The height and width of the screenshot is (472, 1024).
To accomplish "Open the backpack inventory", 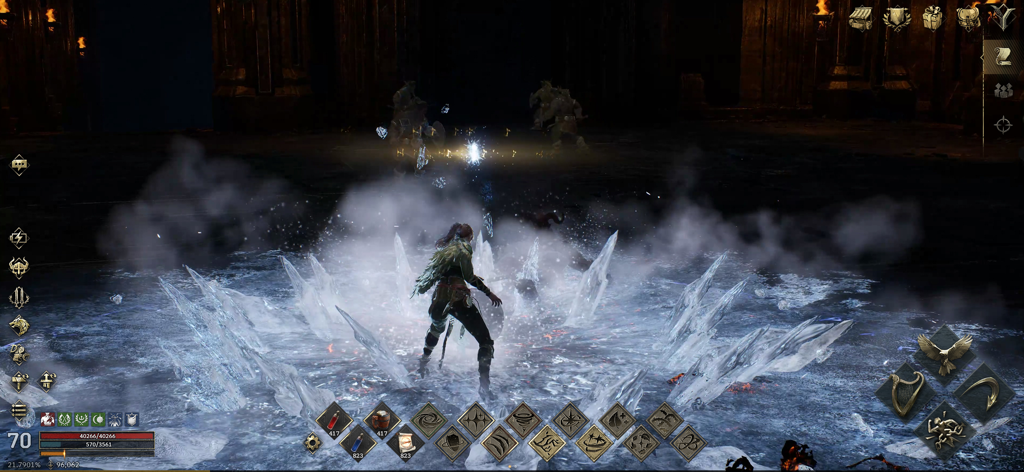I will [967, 17].
